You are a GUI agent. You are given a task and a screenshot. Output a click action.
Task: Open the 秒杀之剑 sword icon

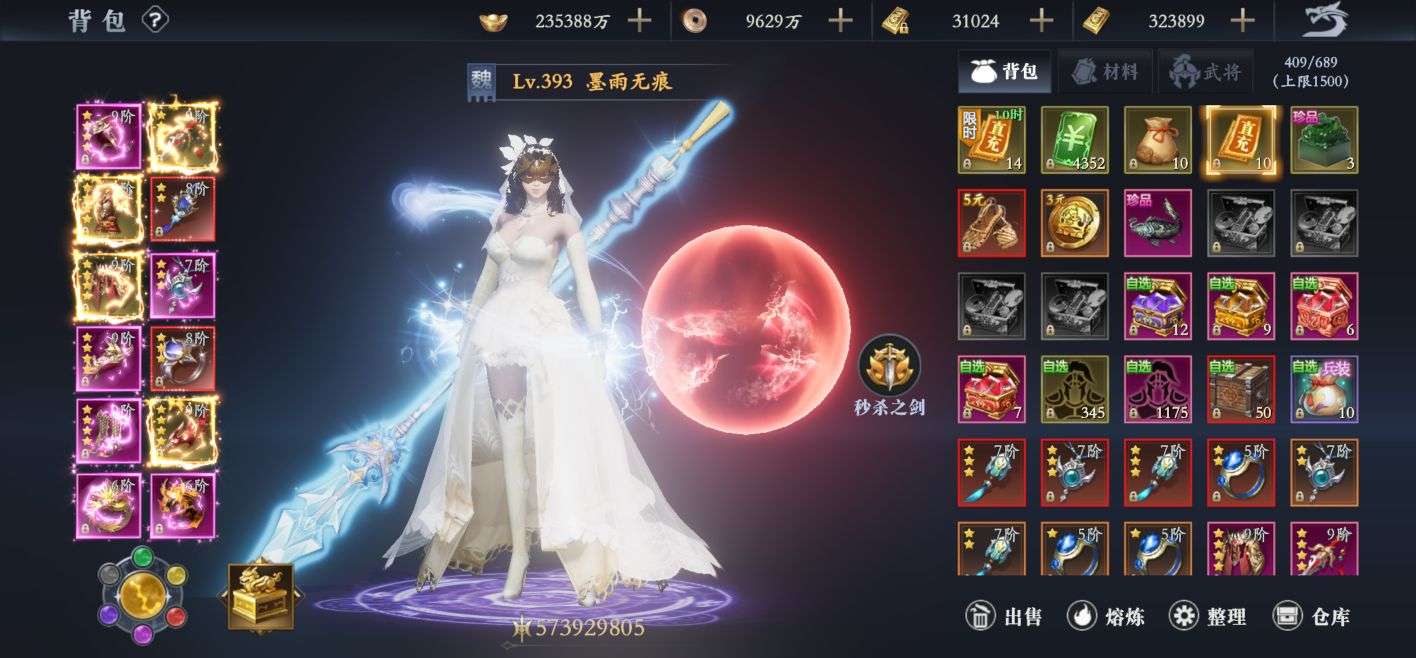[889, 365]
